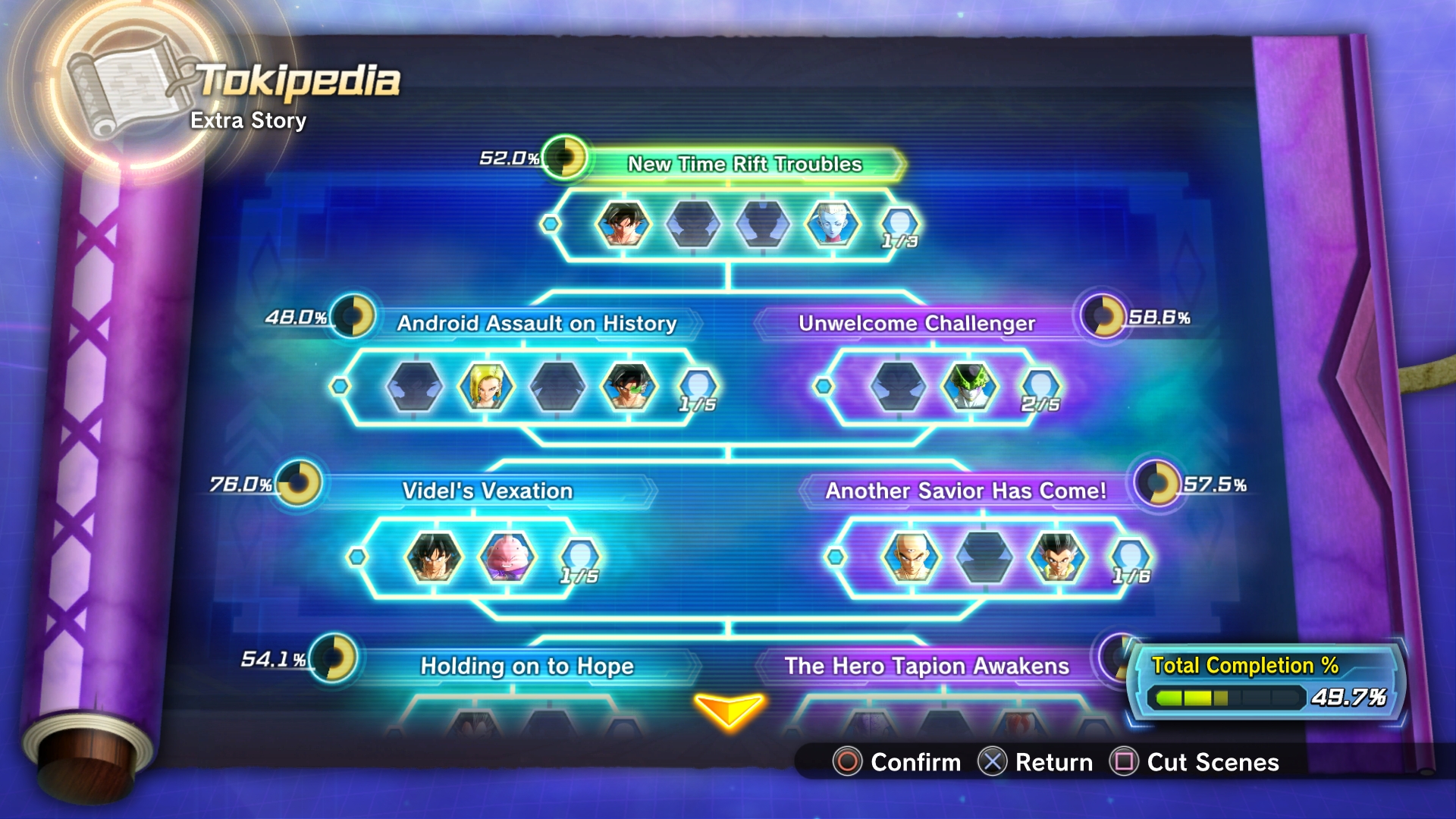The width and height of the screenshot is (1456, 819).
Task: Select the Cell portrait in Unwelcome Challenger
Action: (x=969, y=387)
